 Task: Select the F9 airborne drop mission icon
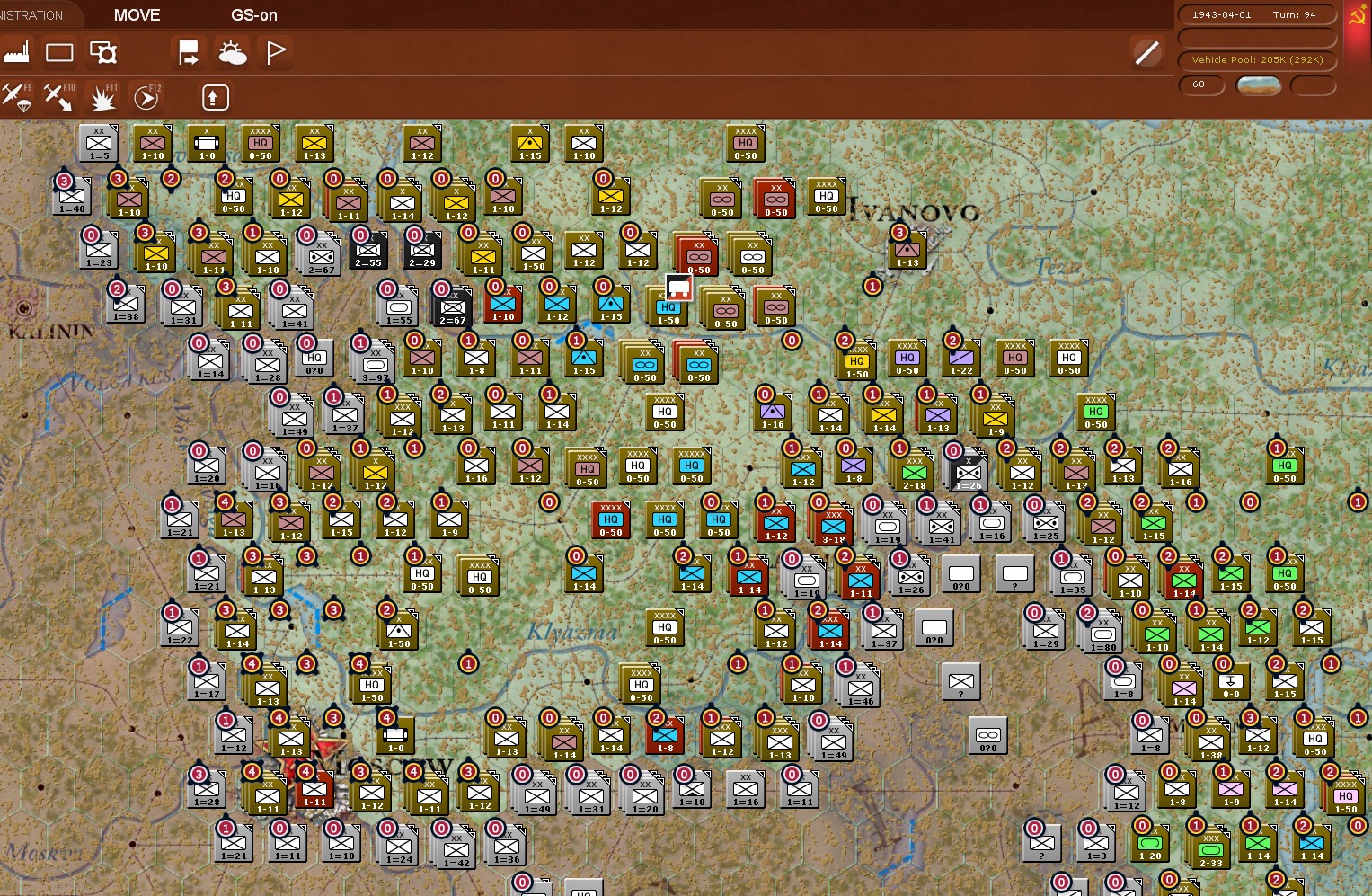[18, 97]
